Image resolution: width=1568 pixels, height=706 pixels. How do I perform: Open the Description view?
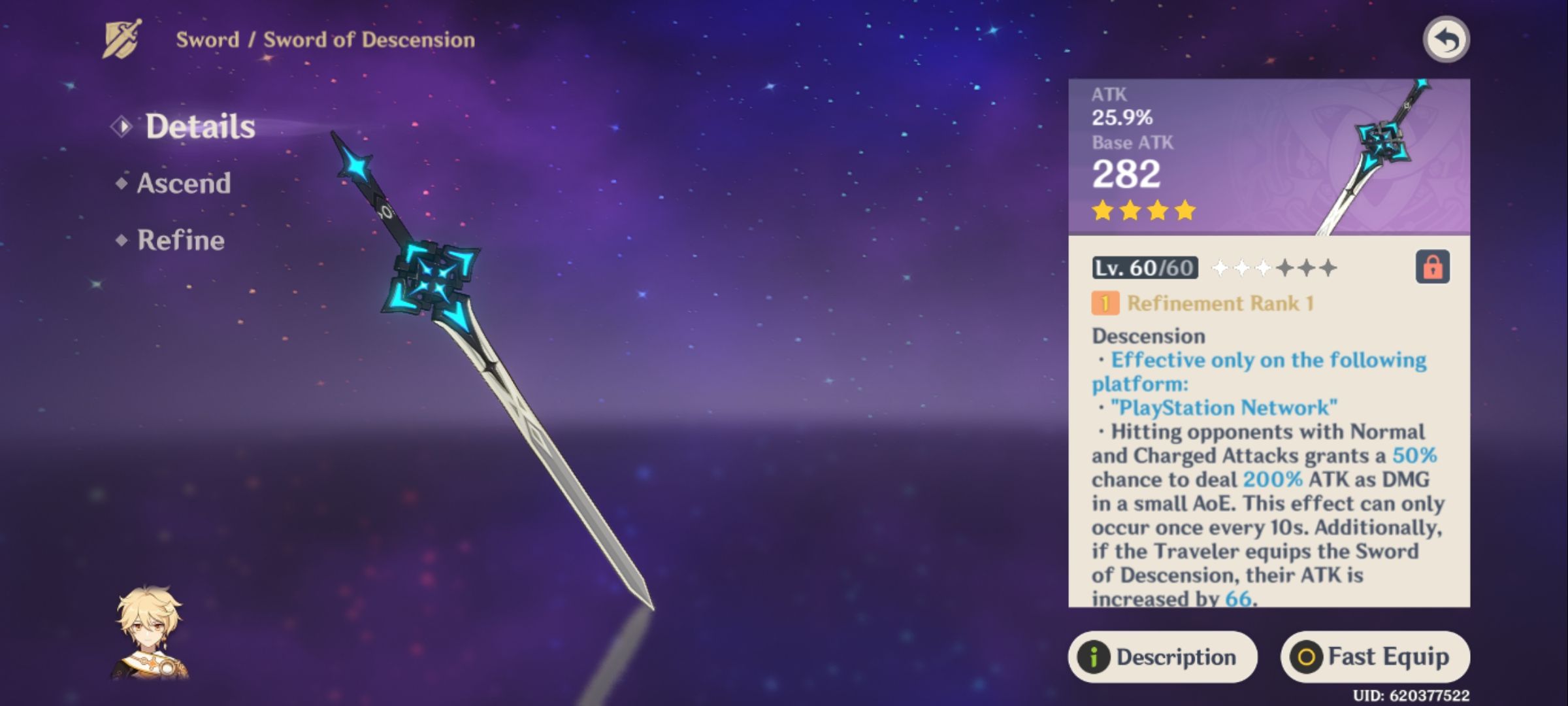click(1163, 657)
